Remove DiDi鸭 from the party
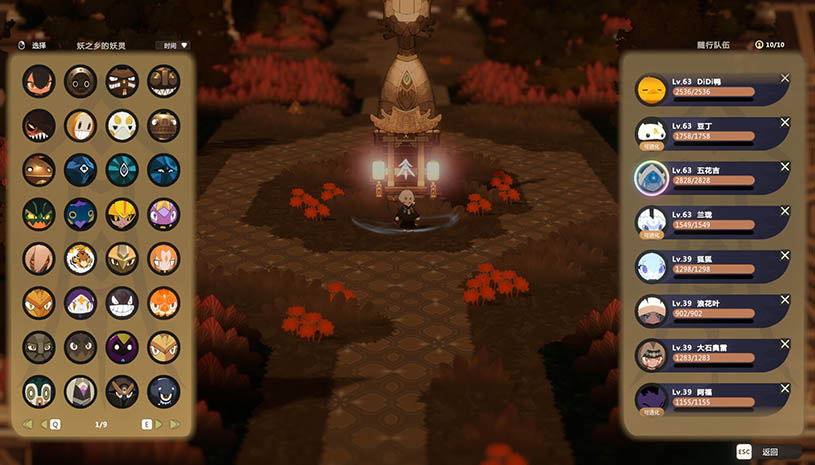Viewport: 815px width, 465px height. [785, 78]
